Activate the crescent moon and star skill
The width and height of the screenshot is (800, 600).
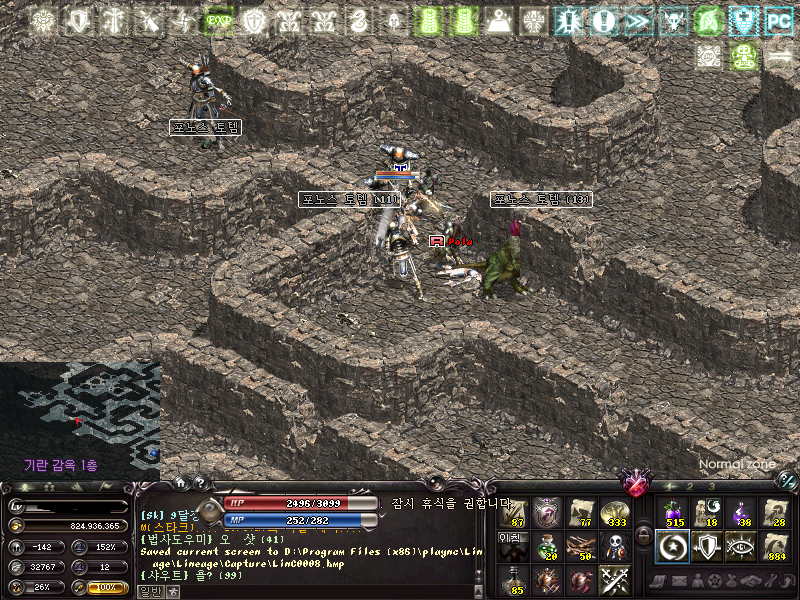coord(673,545)
